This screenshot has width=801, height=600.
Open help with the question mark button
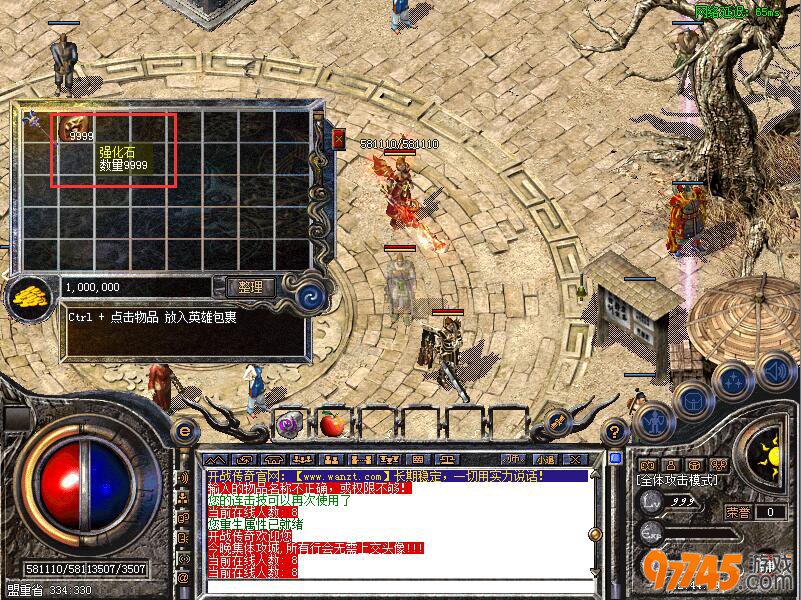click(x=615, y=431)
